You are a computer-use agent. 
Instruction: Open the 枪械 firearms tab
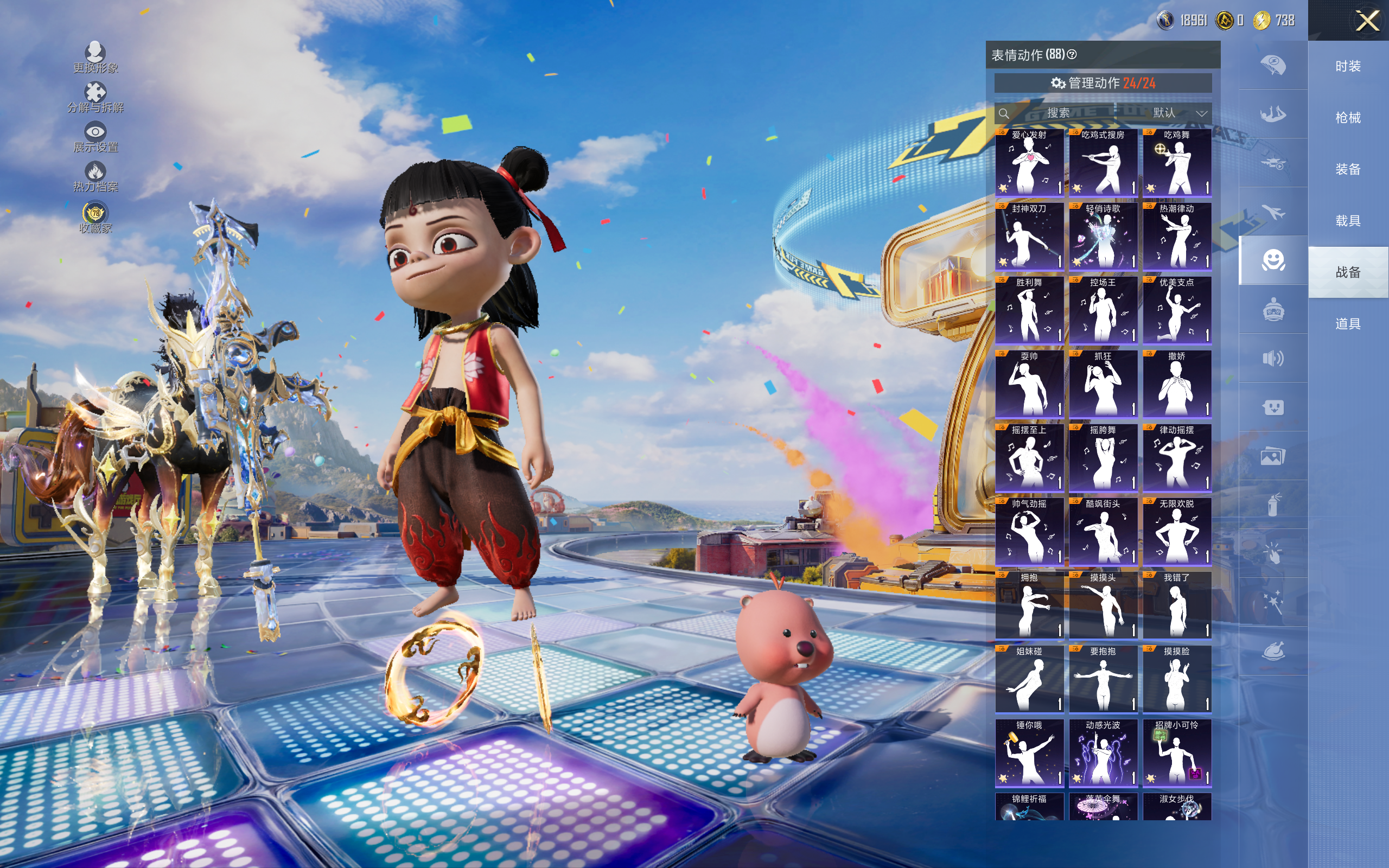(1348, 118)
